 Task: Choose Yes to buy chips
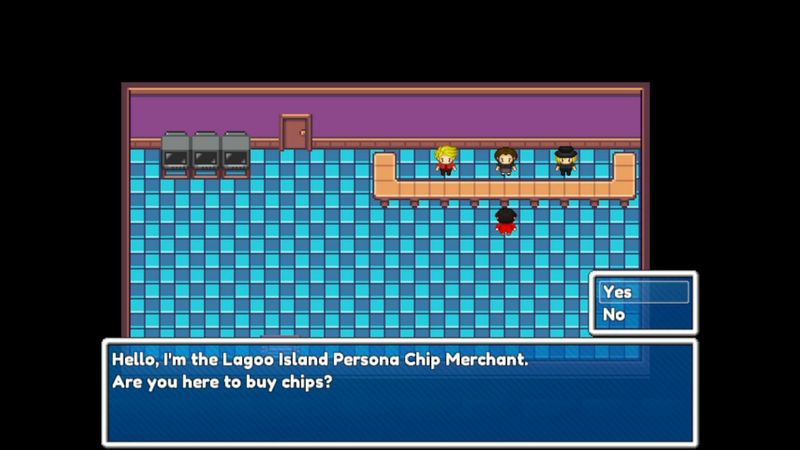pyautogui.click(x=643, y=292)
